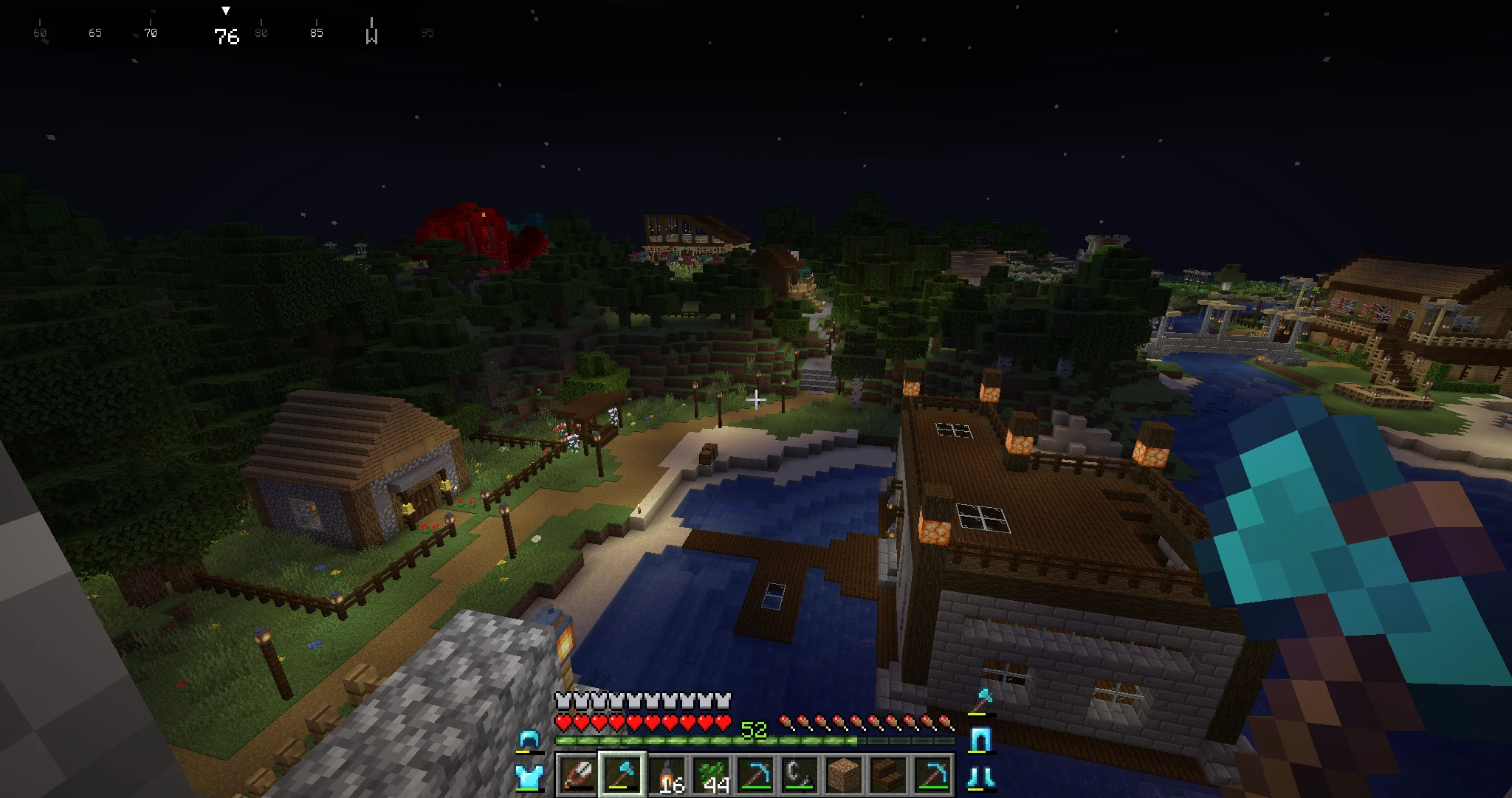Click the 85 tick on the compass bar
Viewport: 1512px width, 798px height.
(316, 32)
